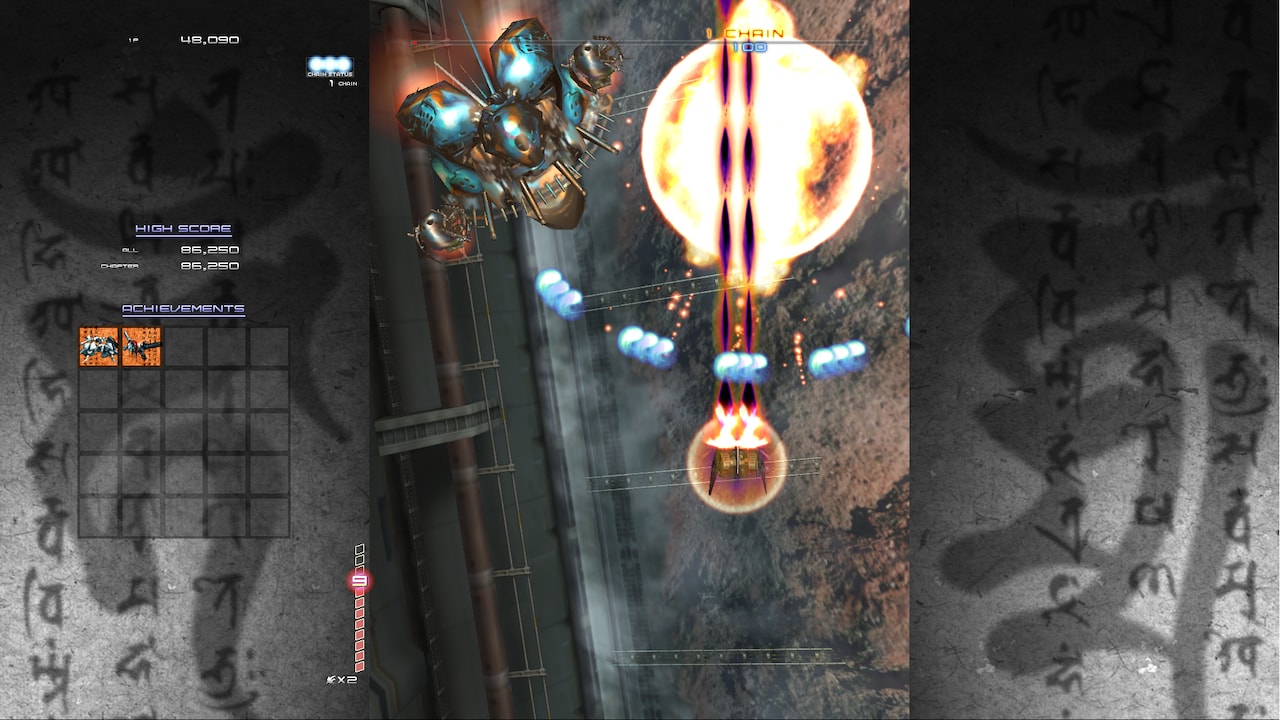Click the glowing number 9 on the gauge

coord(357,580)
